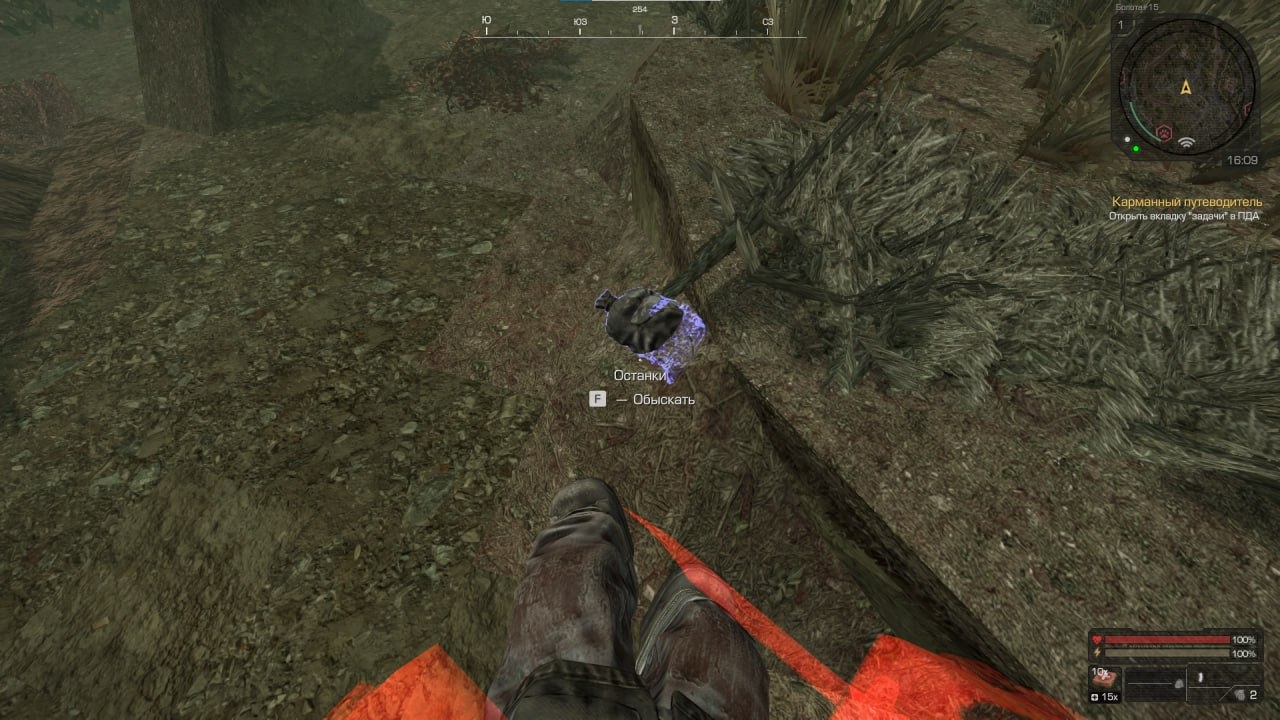Click the yellow player arrow on the minimap
Image resolution: width=1280 pixels, height=720 pixels.
coord(1186,88)
